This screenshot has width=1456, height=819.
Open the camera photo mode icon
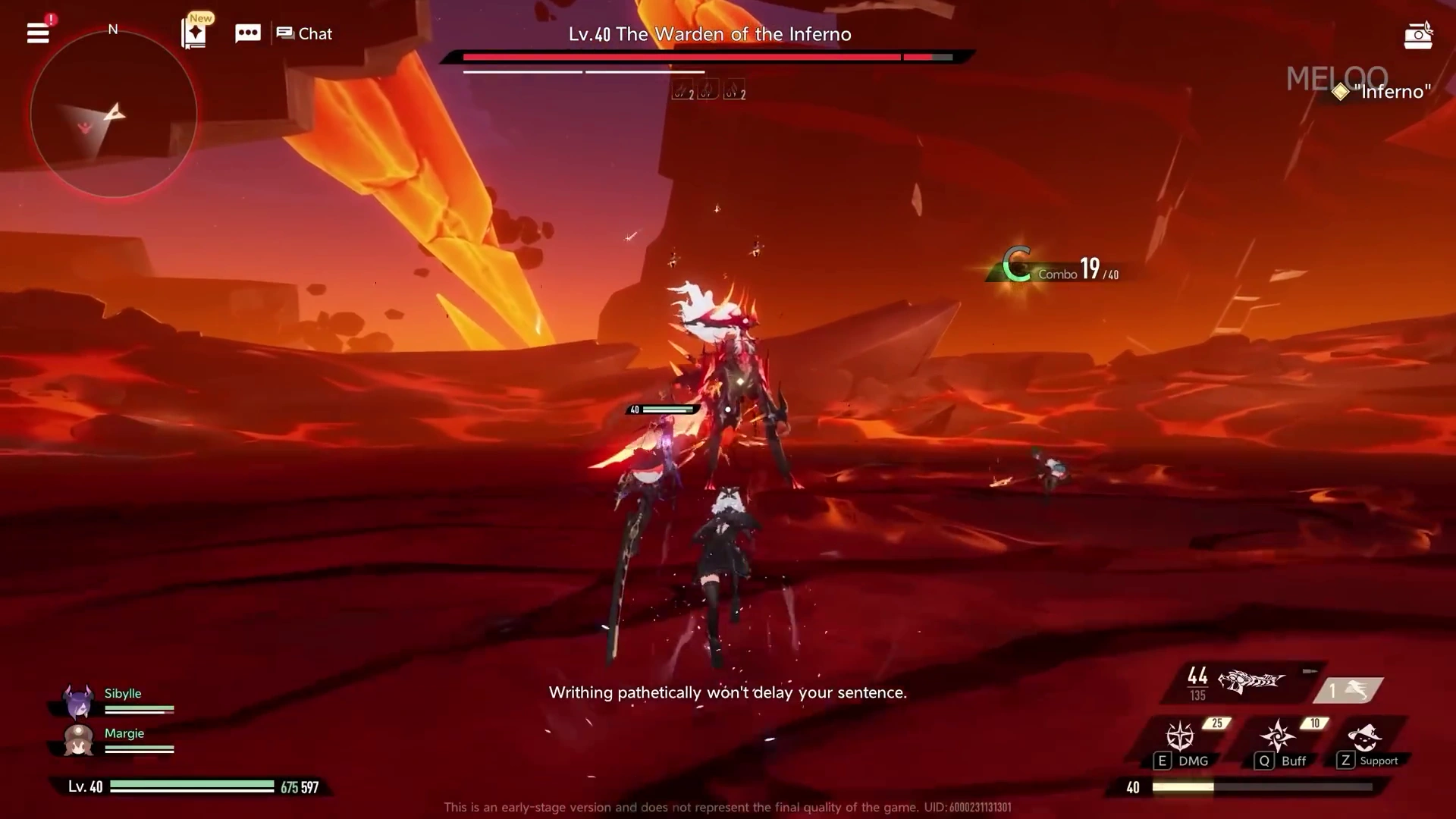(x=1417, y=36)
